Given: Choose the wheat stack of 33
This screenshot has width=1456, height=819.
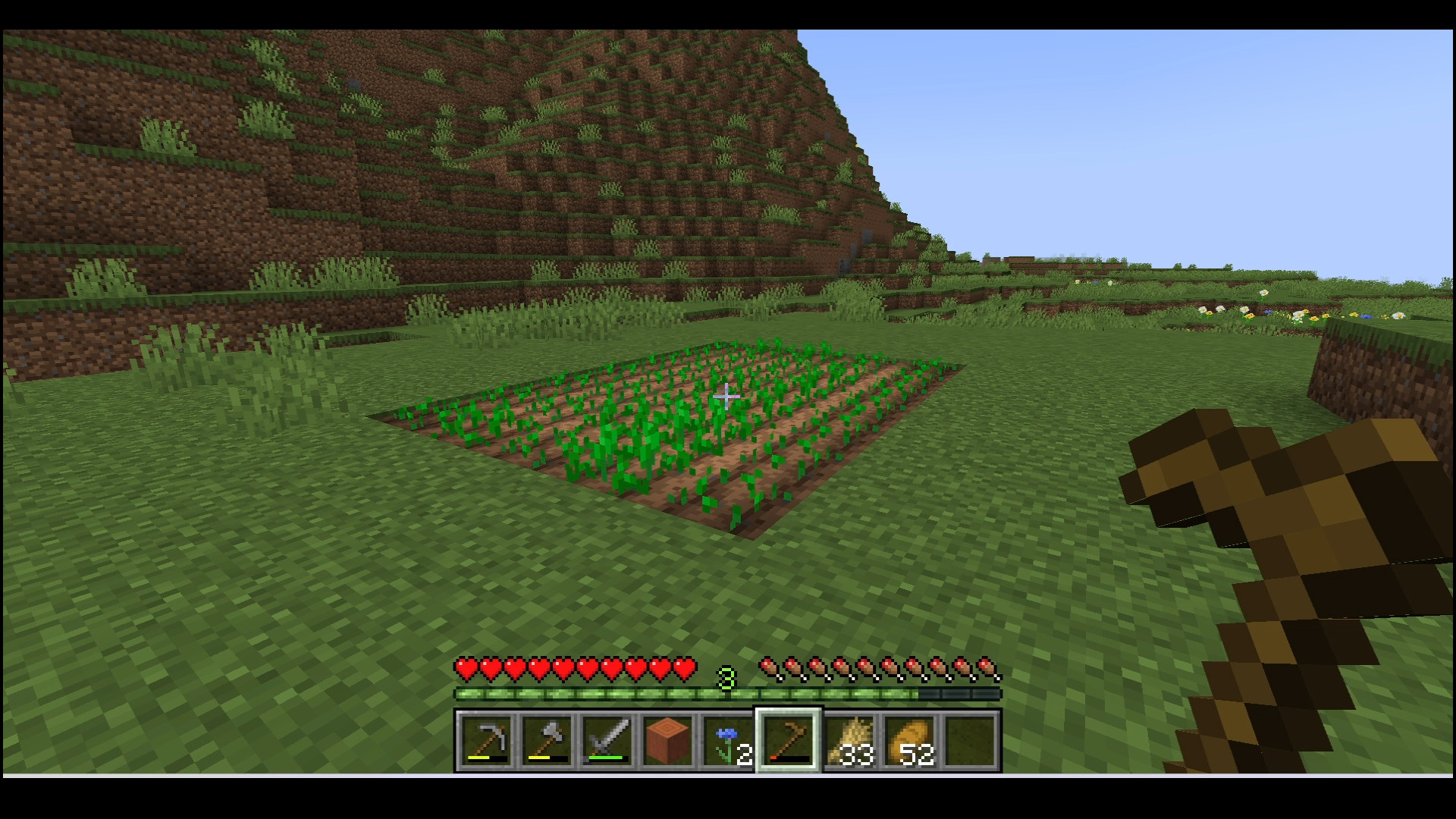Looking at the screenshot, I should click(x=850, y=740).
